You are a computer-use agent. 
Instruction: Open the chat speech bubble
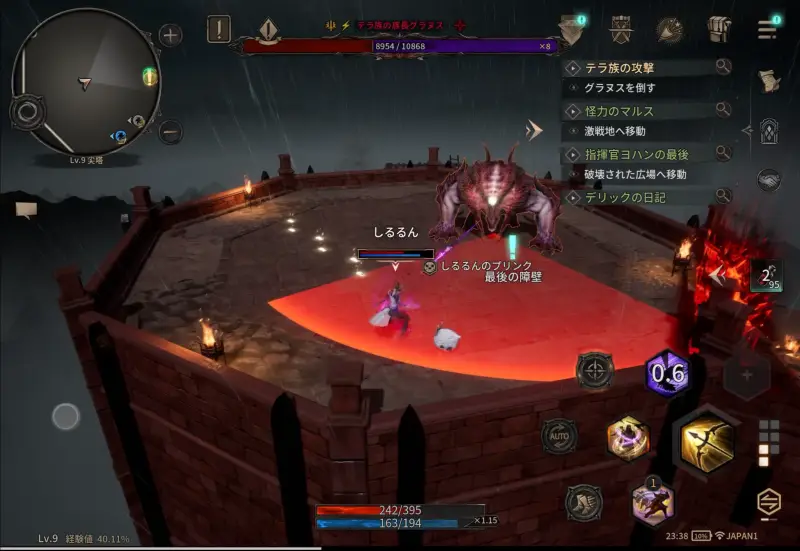27,209
